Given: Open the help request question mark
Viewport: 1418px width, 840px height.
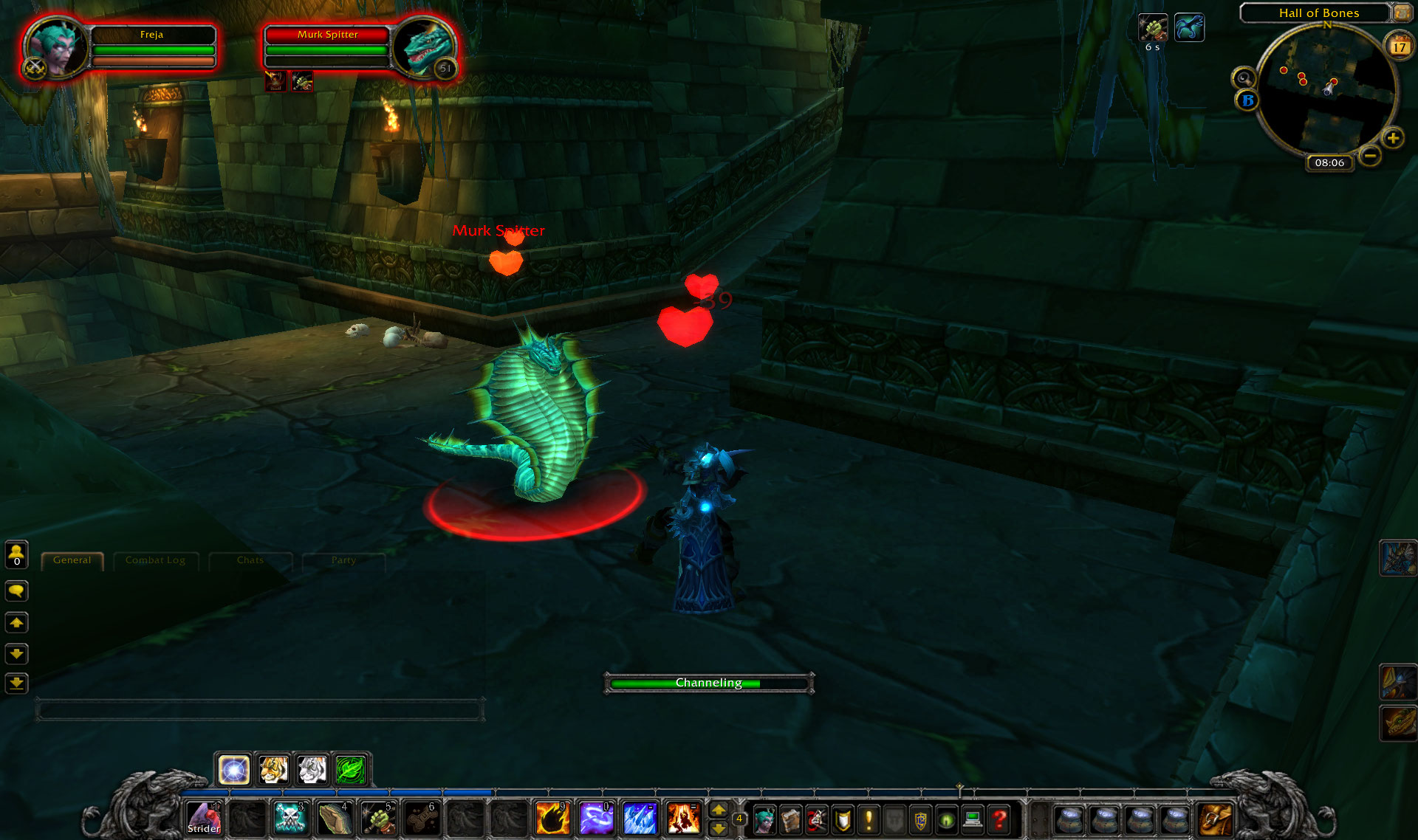Looking at the screenshot, I should (x=999, y=819).
